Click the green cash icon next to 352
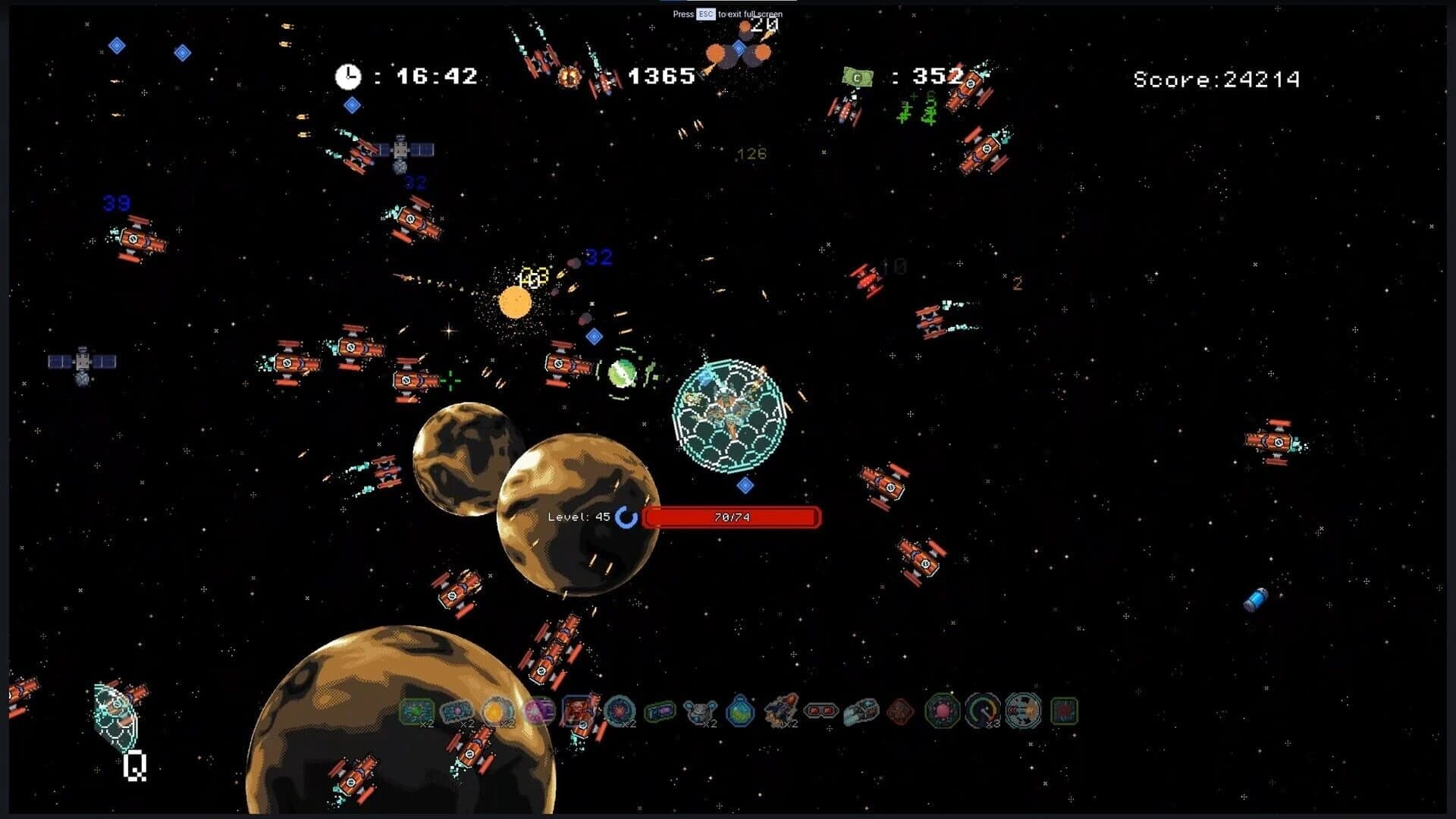 (857, 76)
